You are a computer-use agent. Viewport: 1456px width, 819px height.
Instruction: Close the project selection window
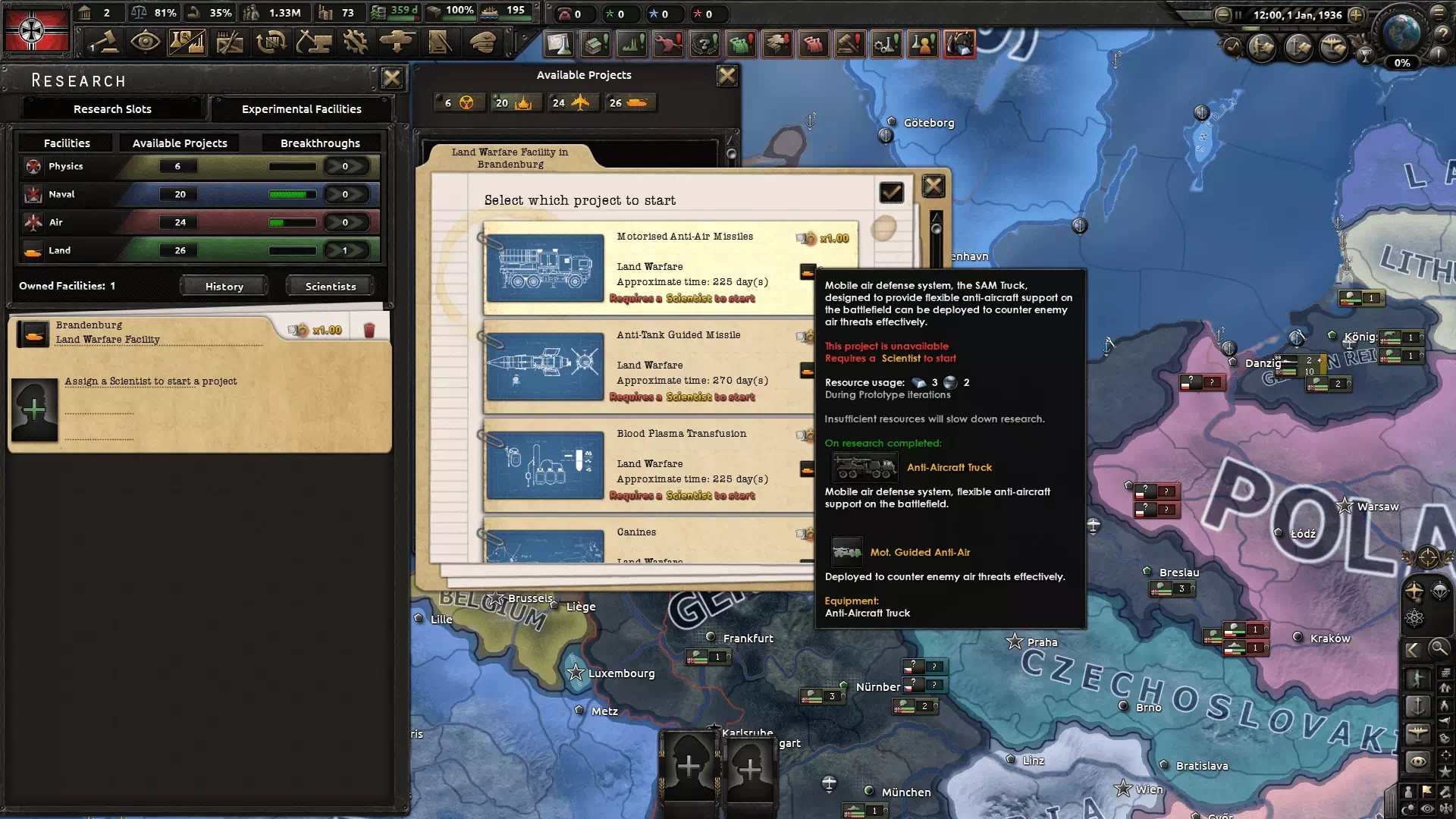coord(933,186)
